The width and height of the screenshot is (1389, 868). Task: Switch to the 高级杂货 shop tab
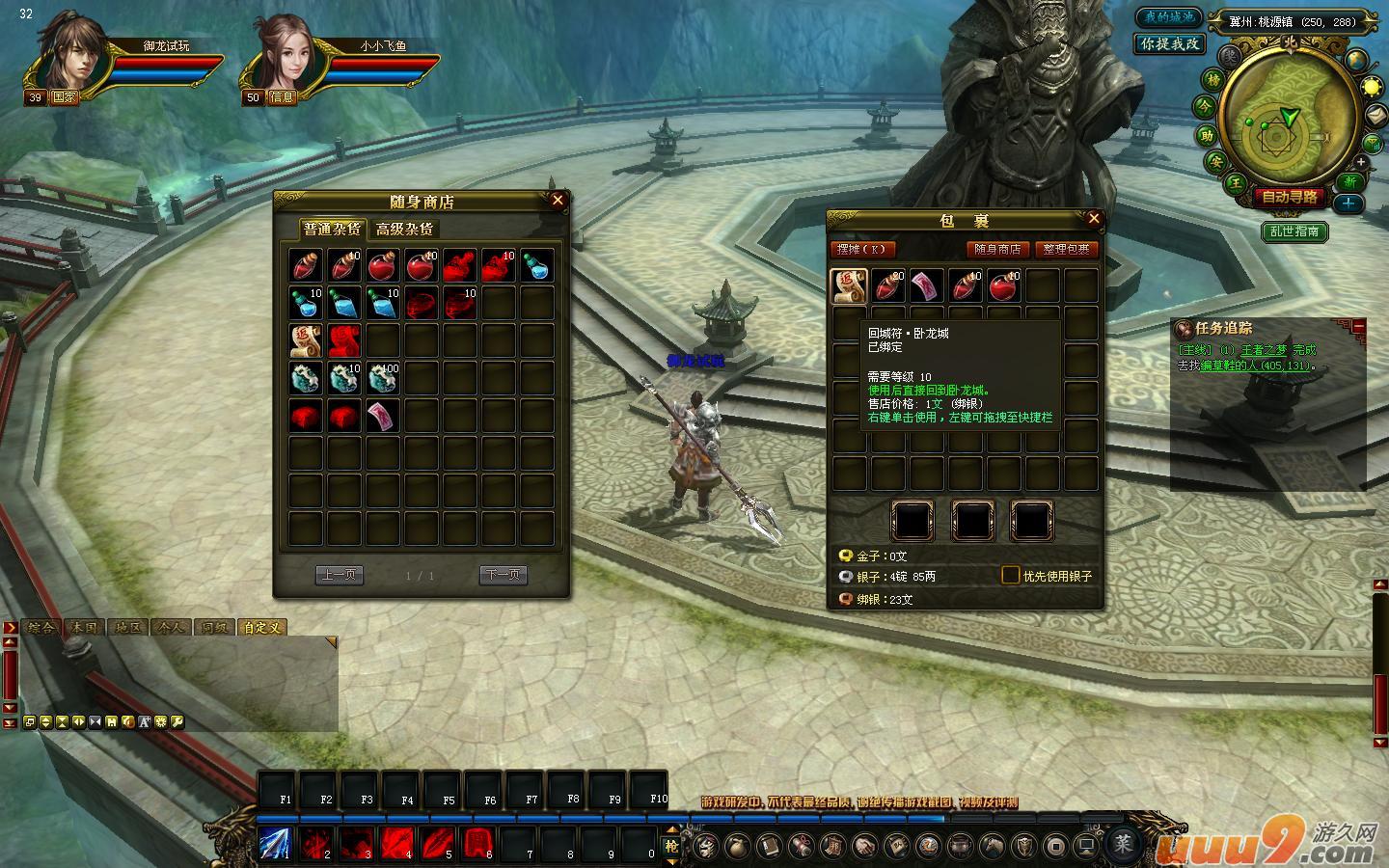[405, 229]
